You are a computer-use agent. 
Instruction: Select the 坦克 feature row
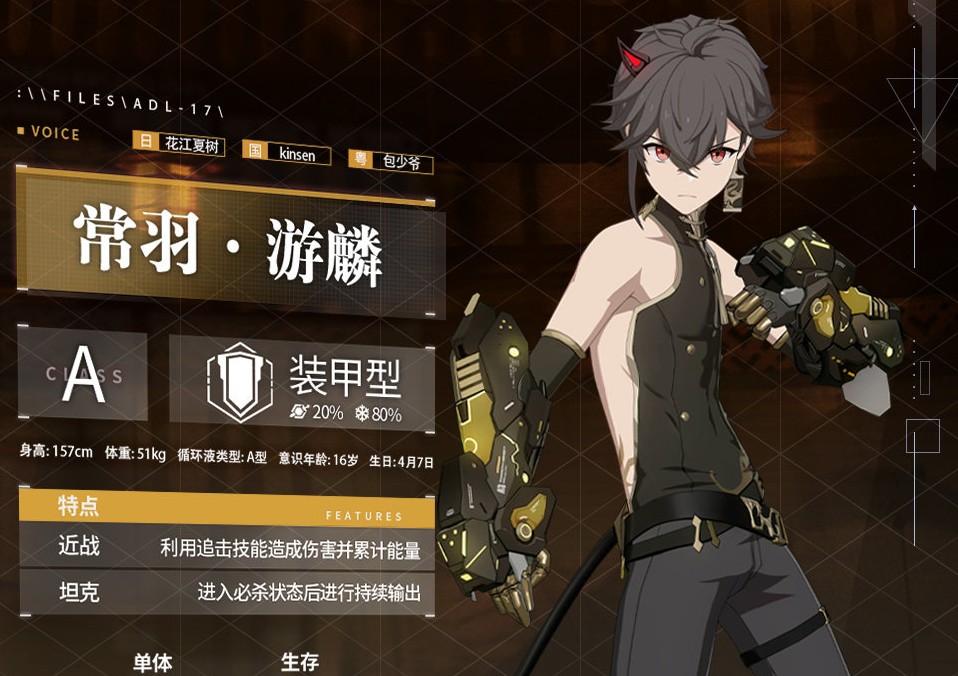(227, 592)
